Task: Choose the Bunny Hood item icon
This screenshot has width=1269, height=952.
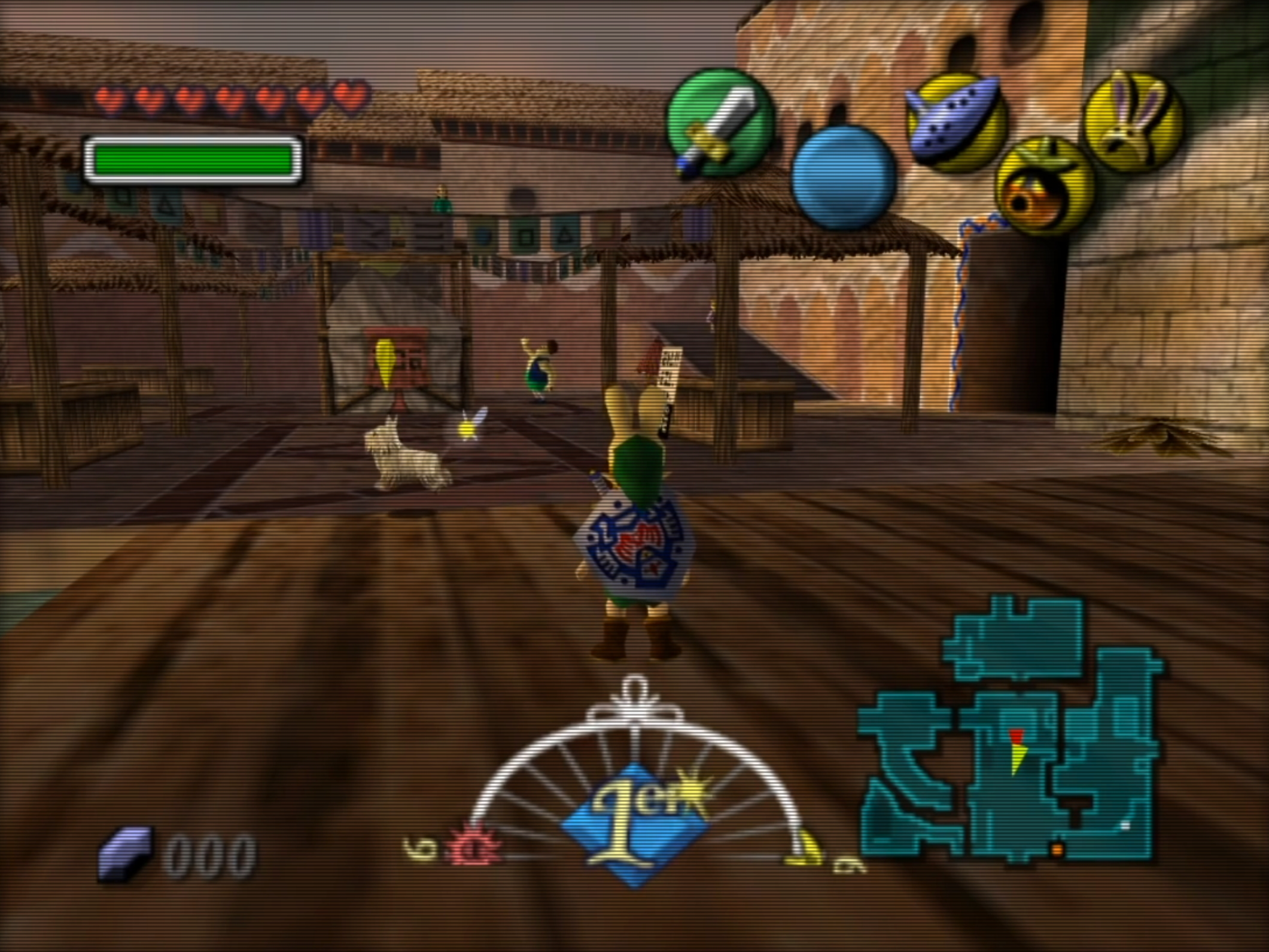Action: pos(1133,121)
